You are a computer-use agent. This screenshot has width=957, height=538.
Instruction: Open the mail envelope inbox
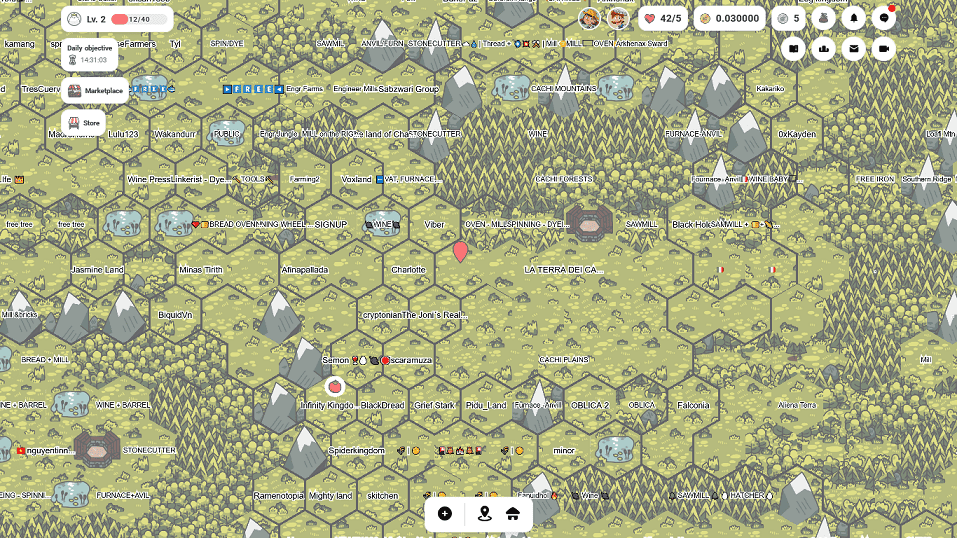pos(854,48)
